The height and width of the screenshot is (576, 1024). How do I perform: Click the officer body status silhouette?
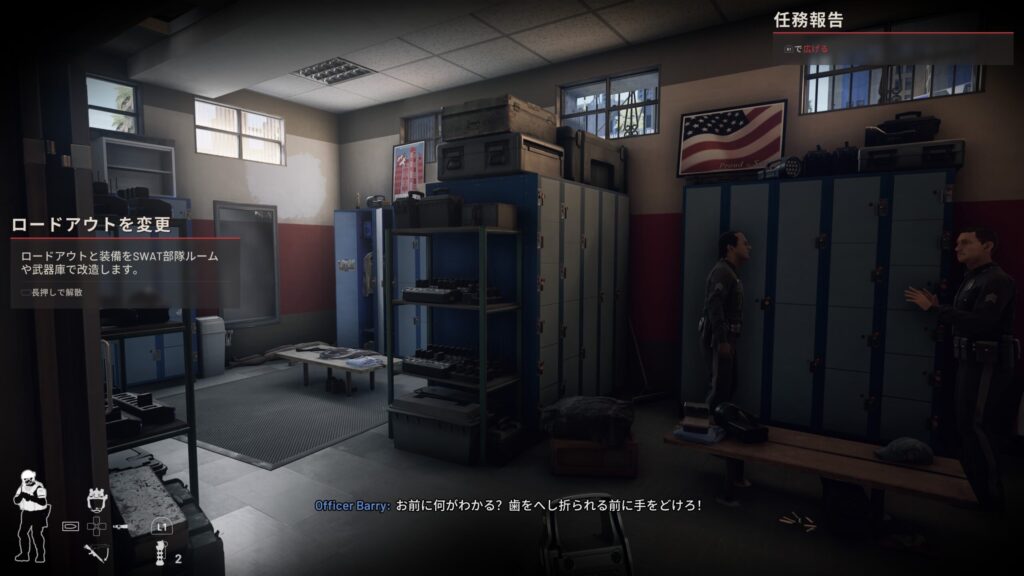29,516
